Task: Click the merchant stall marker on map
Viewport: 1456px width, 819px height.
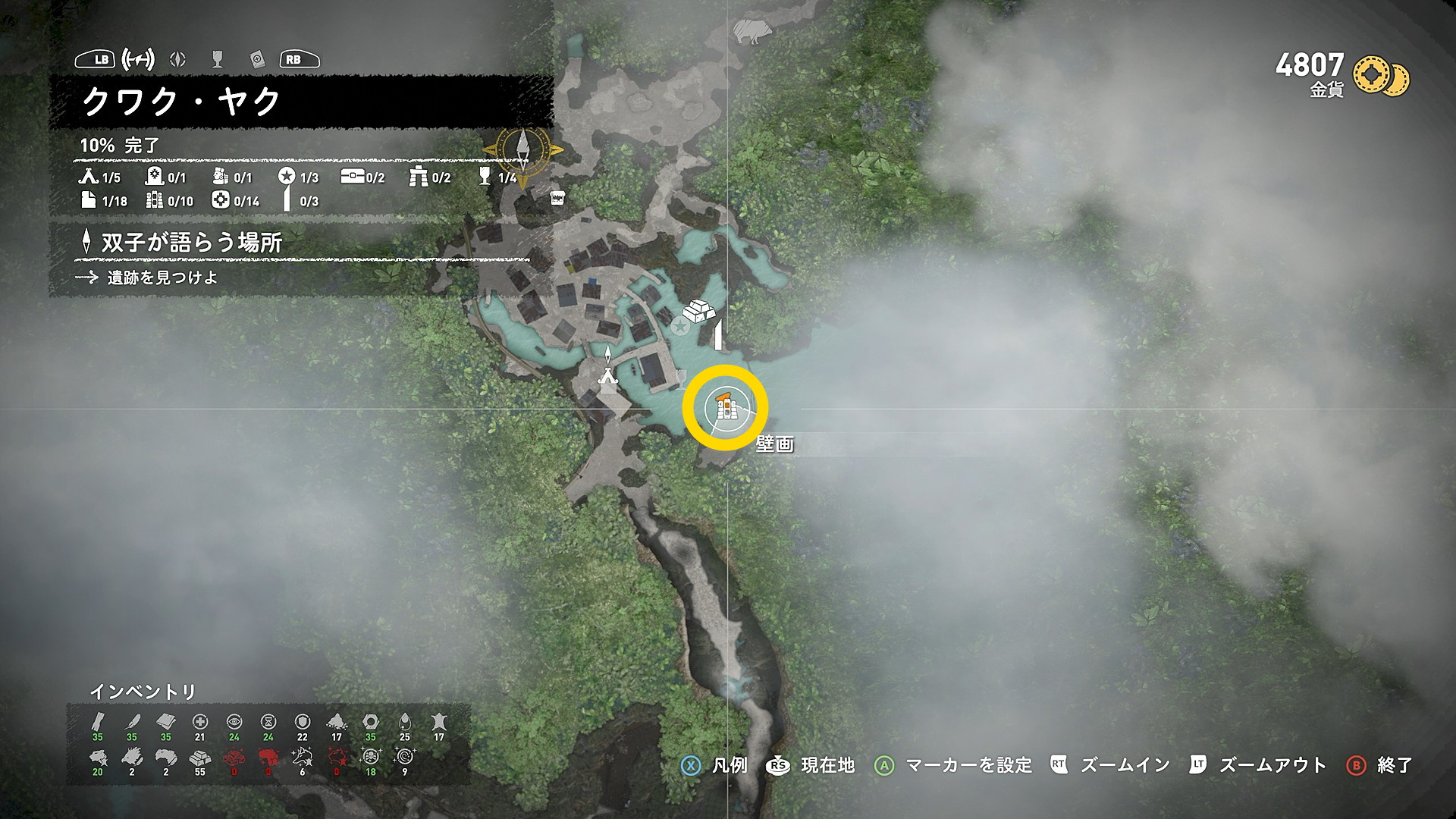Action: point(557,197)
